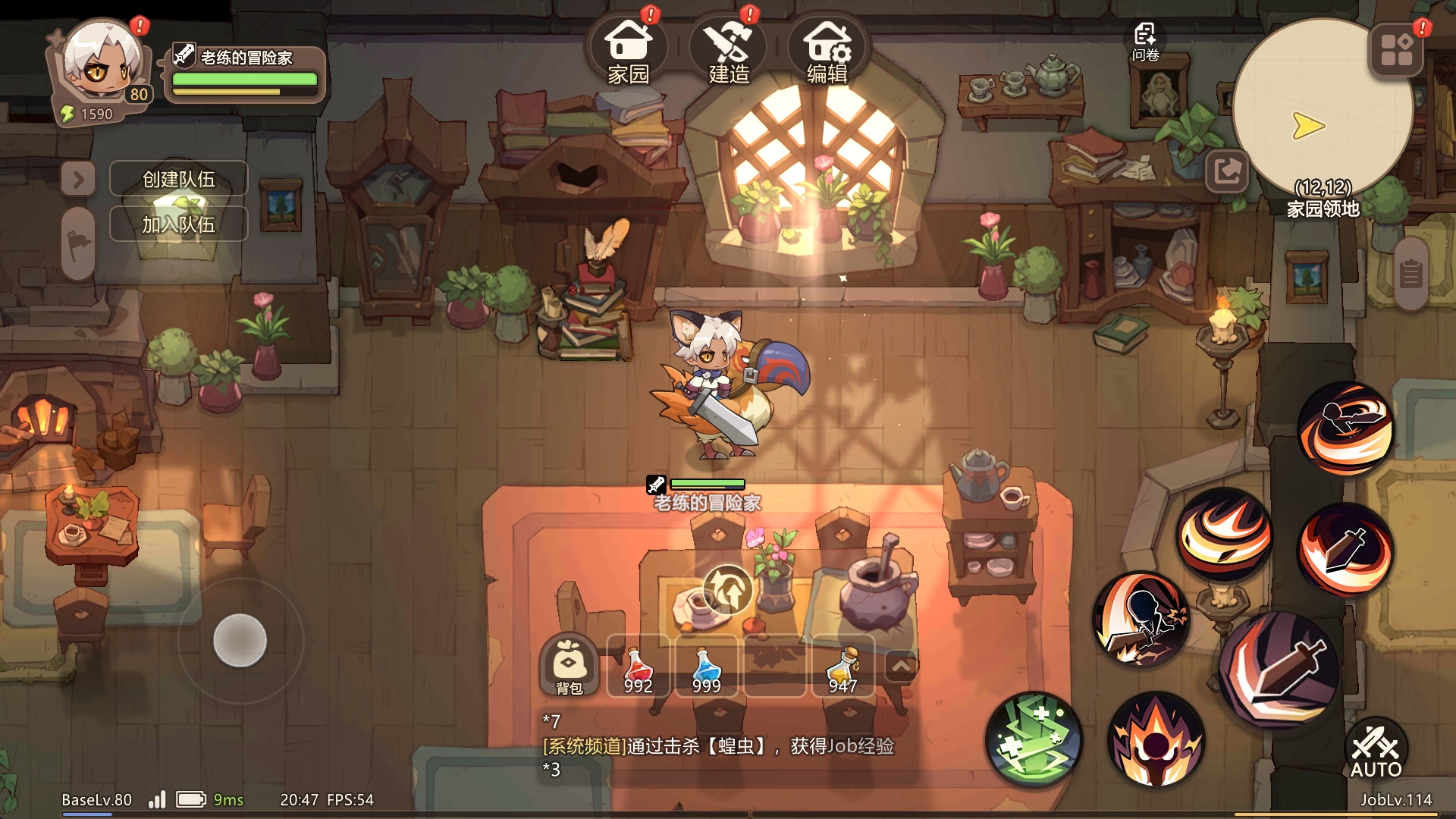Open the clipboard quest list tab
Image resolution: width=1456 pixels, height=819 pixels.
point(1410,274)
